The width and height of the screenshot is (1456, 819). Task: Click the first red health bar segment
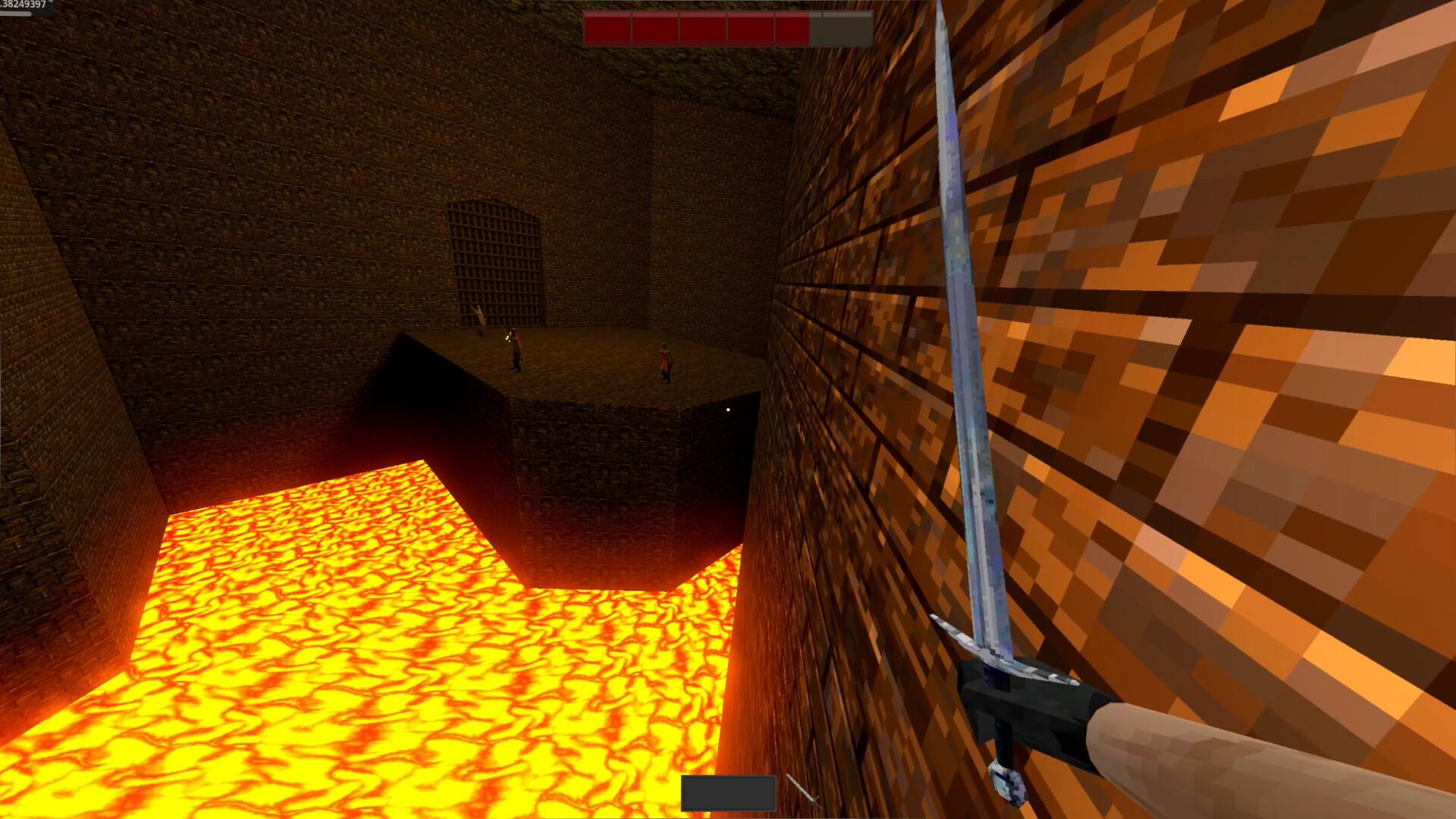point(608,27)
